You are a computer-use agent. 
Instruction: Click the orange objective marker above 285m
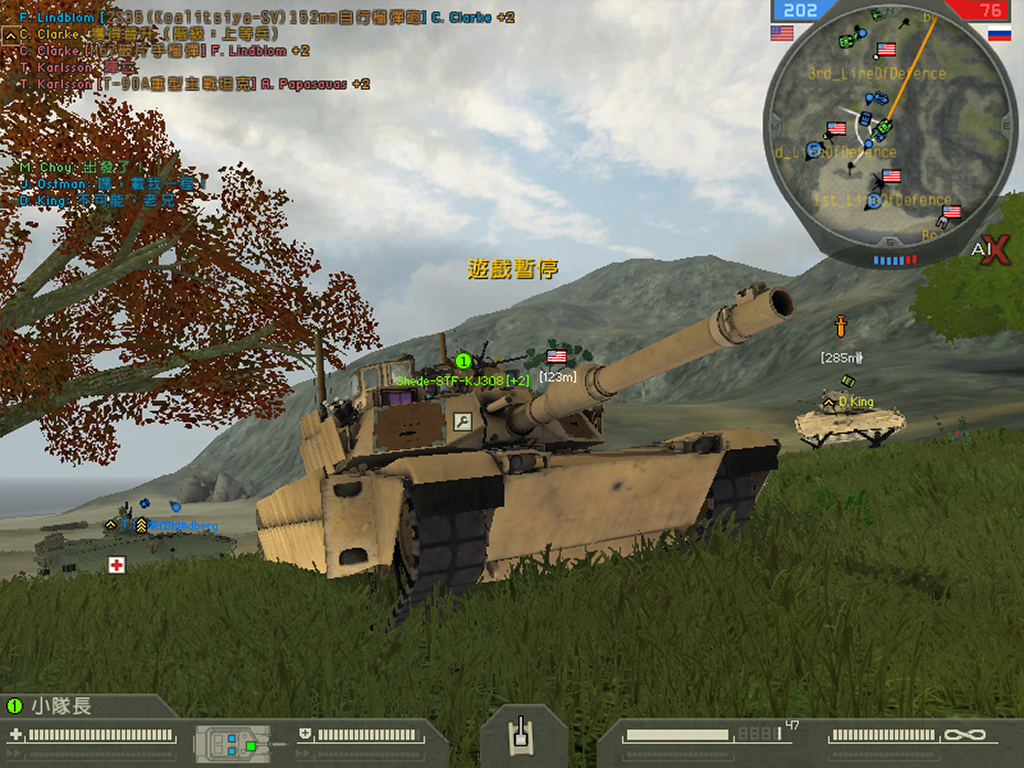coord(842,326)
